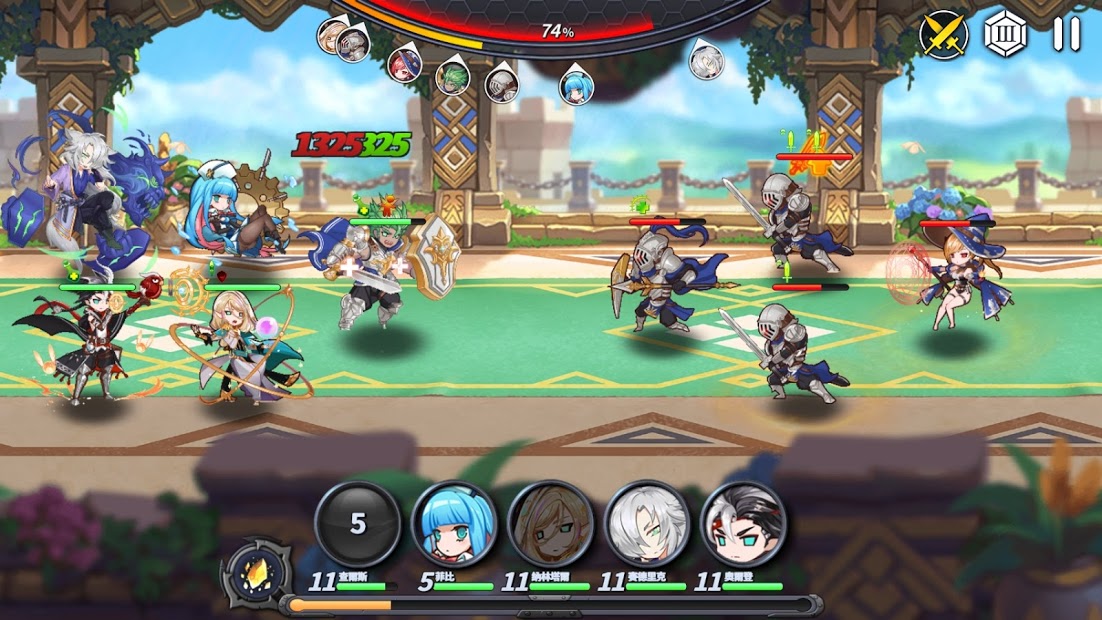Tap the hexagon speed icon
The image size is (1102, 620).
coord(1004,35)
